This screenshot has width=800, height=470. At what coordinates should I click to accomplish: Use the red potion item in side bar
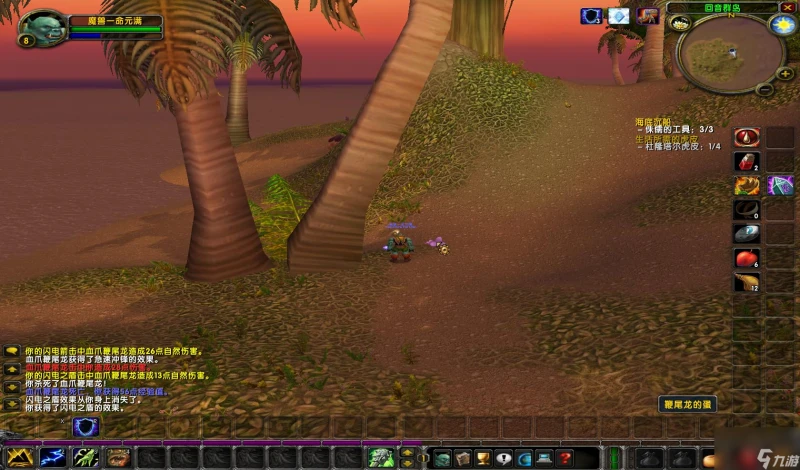pos(746,161)
